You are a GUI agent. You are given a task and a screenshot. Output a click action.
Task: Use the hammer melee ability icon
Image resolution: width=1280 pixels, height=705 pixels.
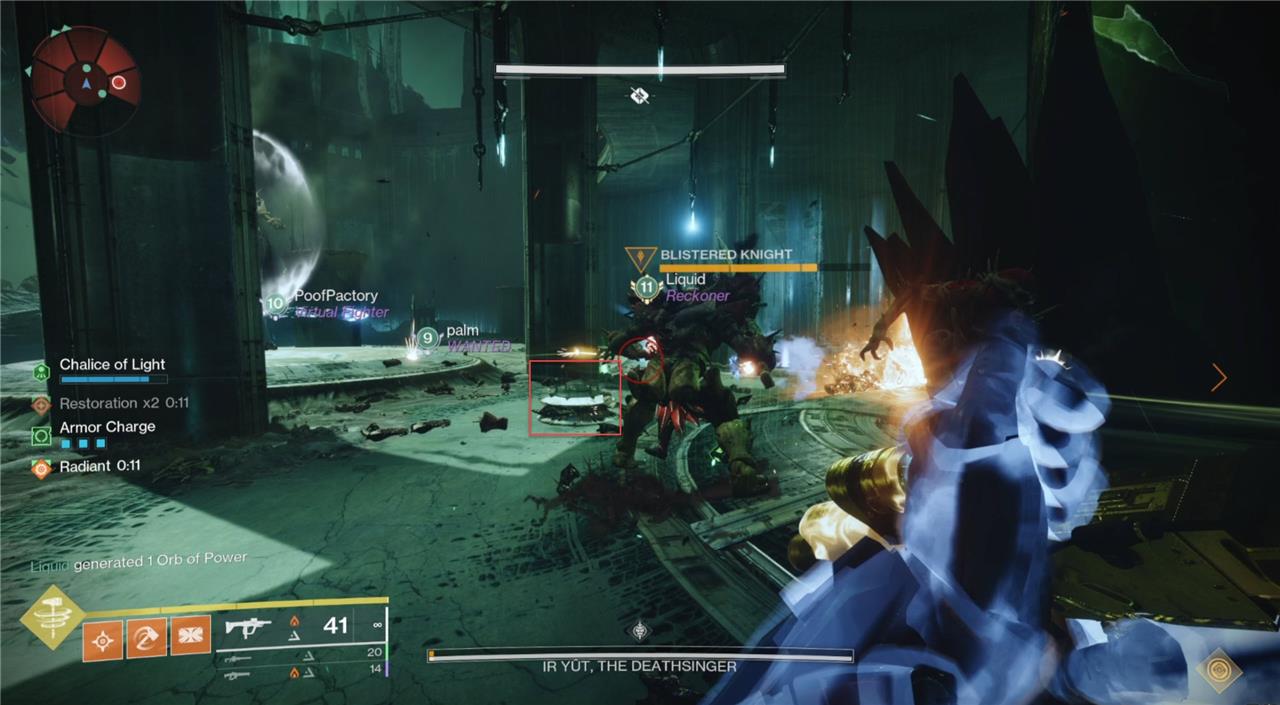tap(146, 637)
